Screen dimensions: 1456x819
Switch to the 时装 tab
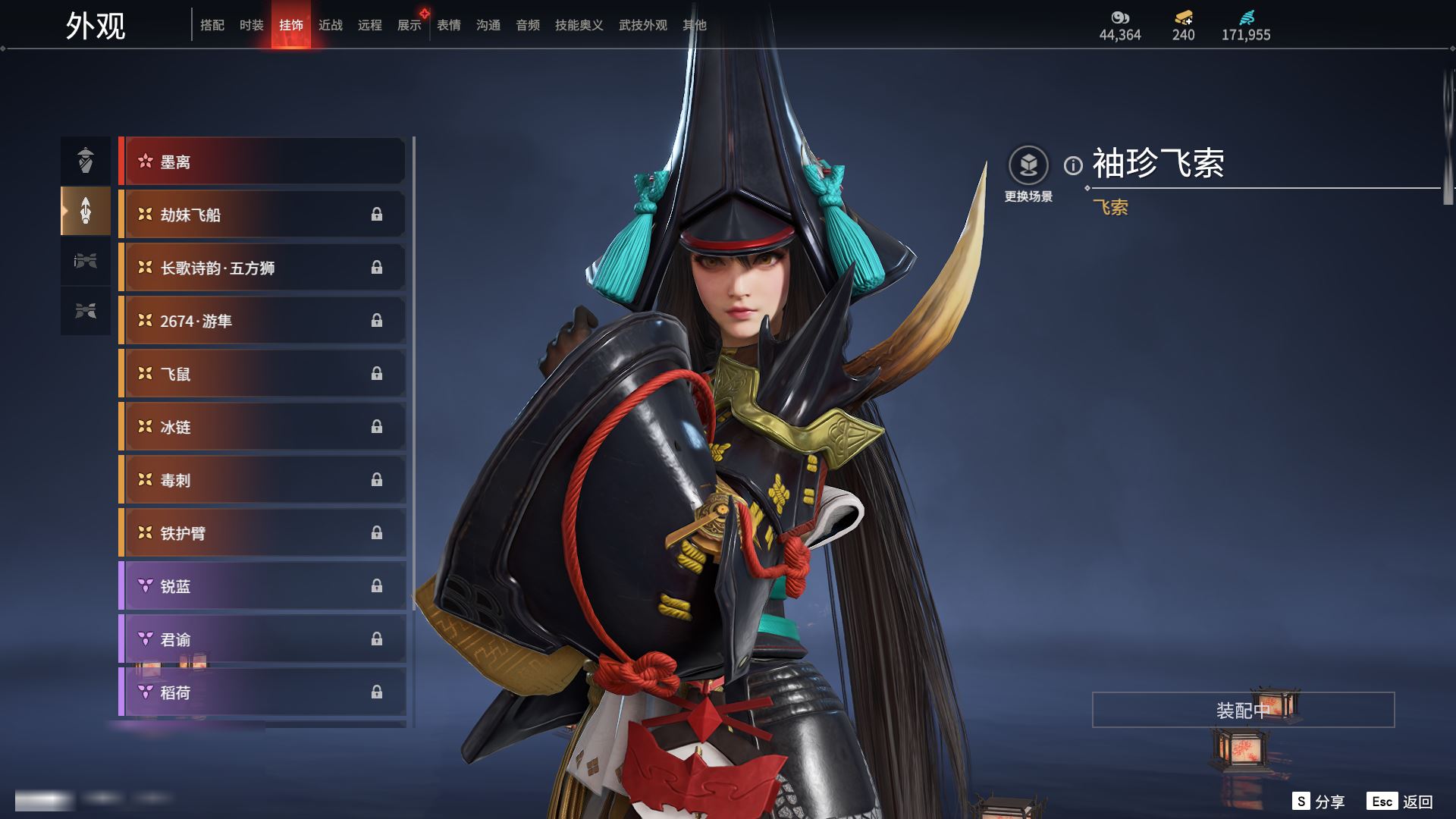pyautogui.click(x=252, y=25)
